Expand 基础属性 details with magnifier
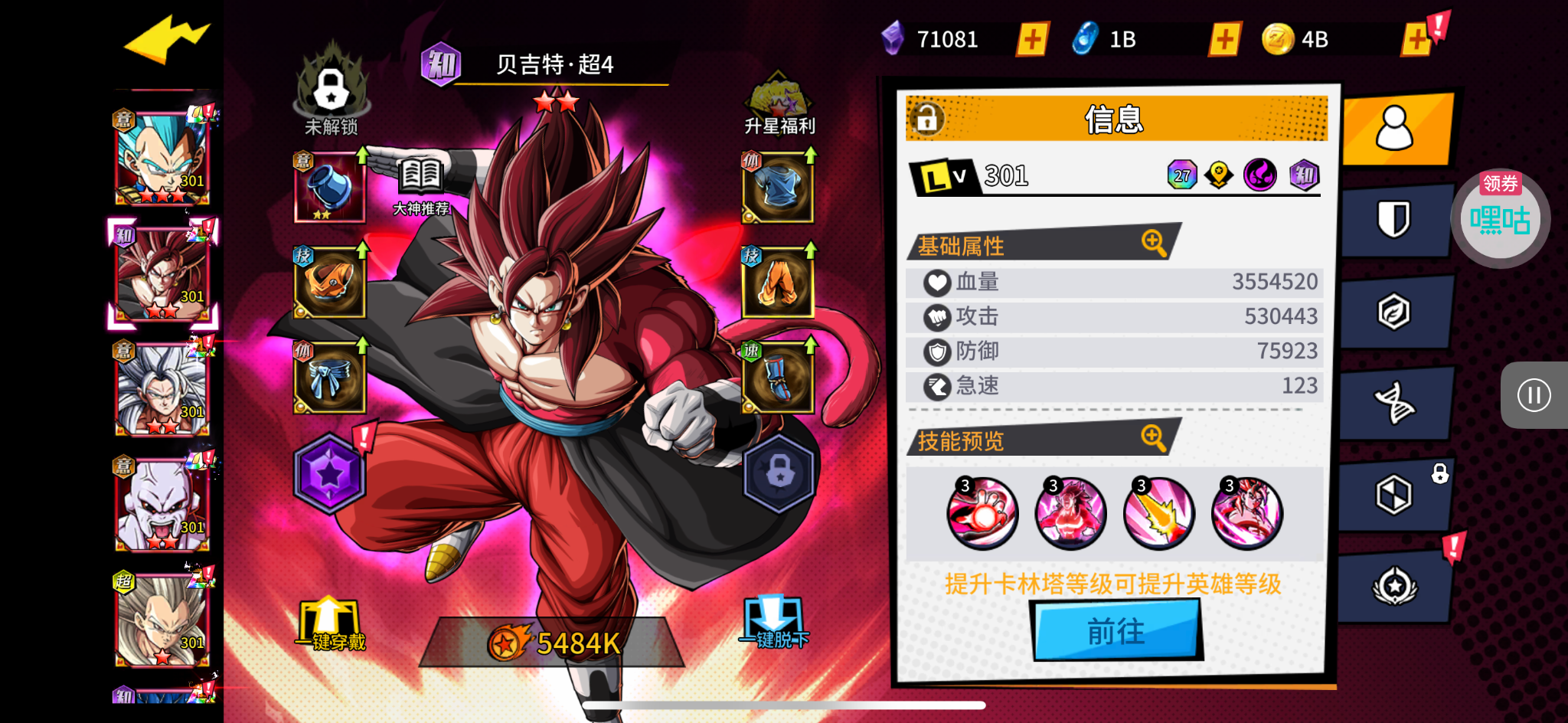 [x=1153, y=243]
